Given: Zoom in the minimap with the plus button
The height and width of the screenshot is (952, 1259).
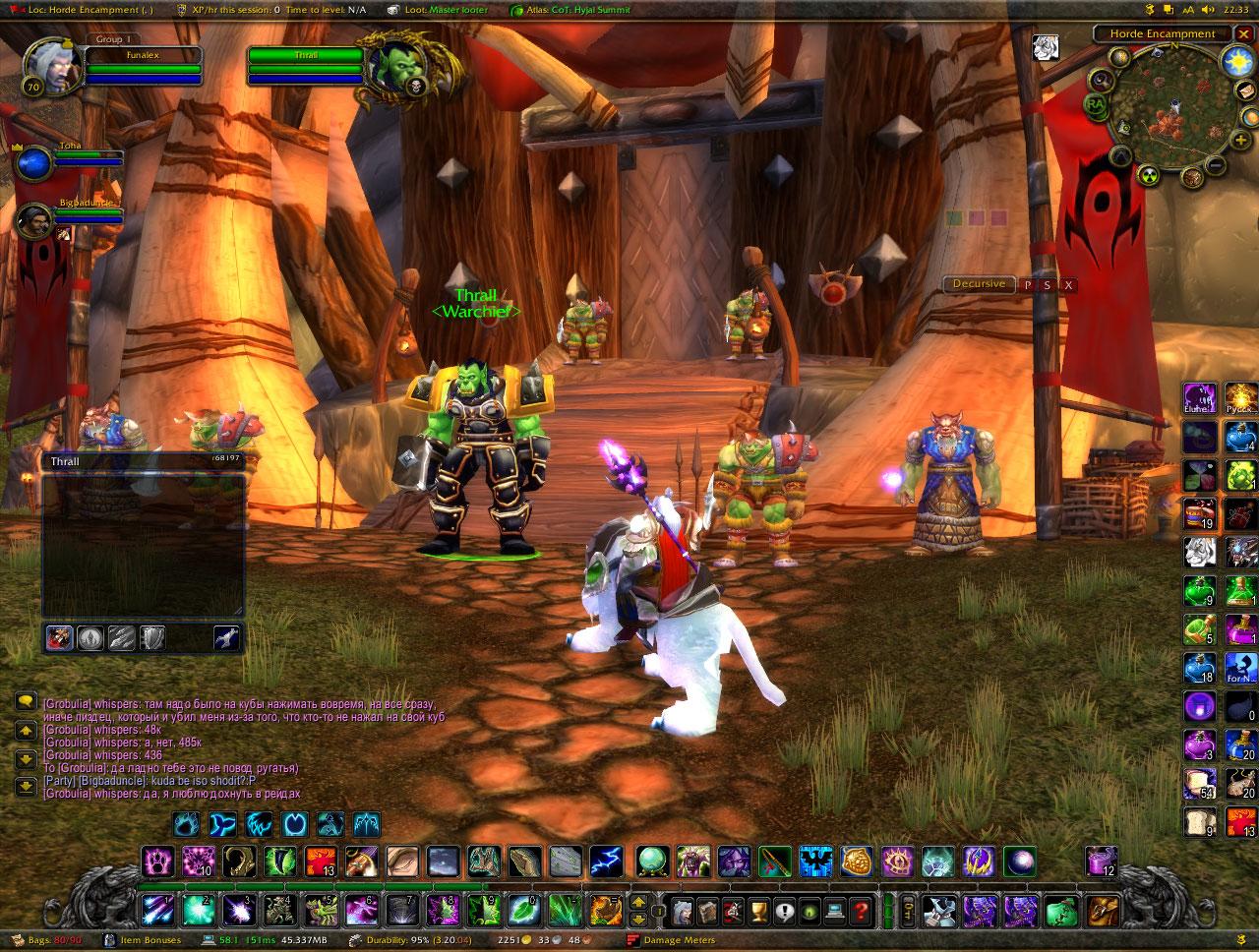Looking at the screenshot, I should point(1241,140).
